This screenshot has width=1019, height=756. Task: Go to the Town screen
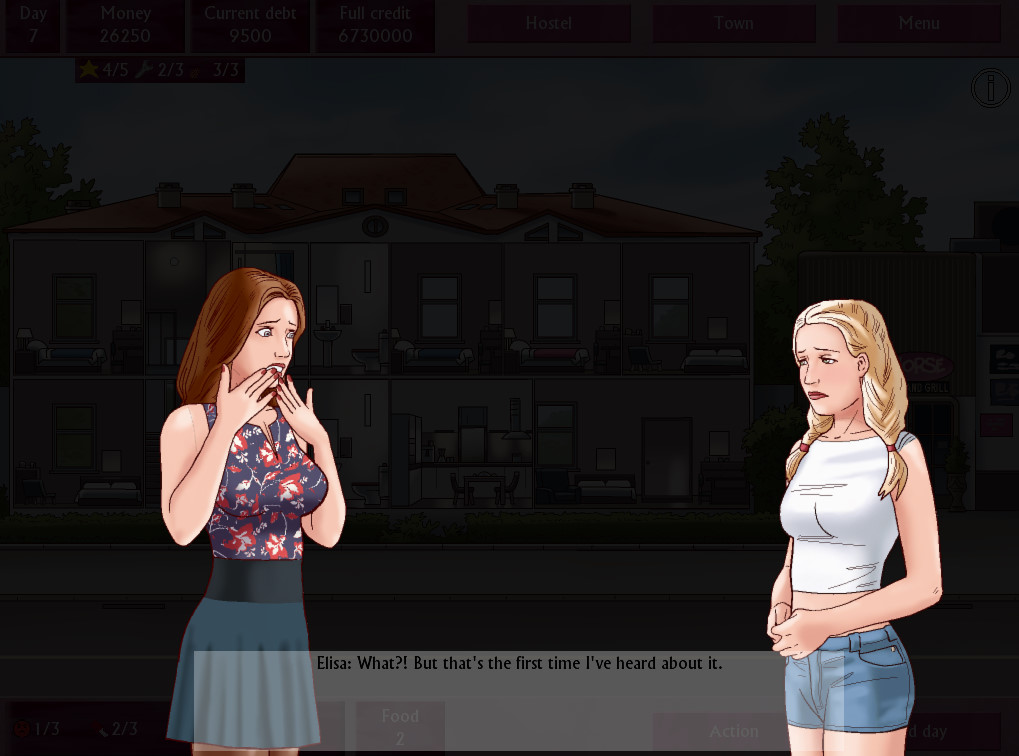(733, 24)
